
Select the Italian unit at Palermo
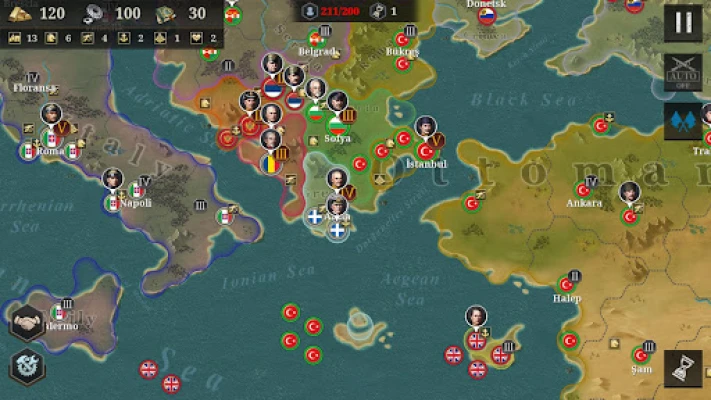tap(59, 313)
